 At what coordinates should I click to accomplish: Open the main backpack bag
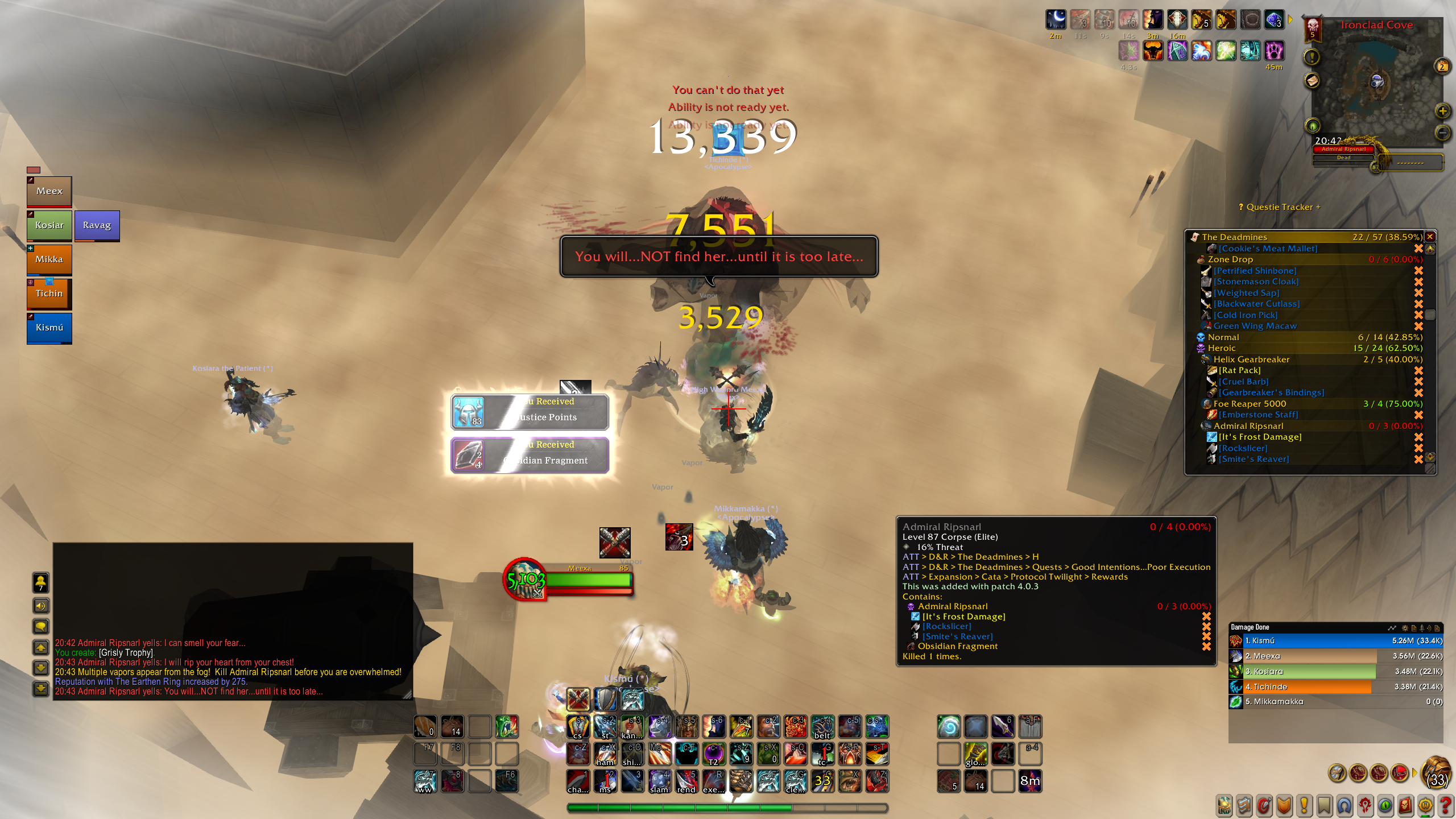(1436, 773)
